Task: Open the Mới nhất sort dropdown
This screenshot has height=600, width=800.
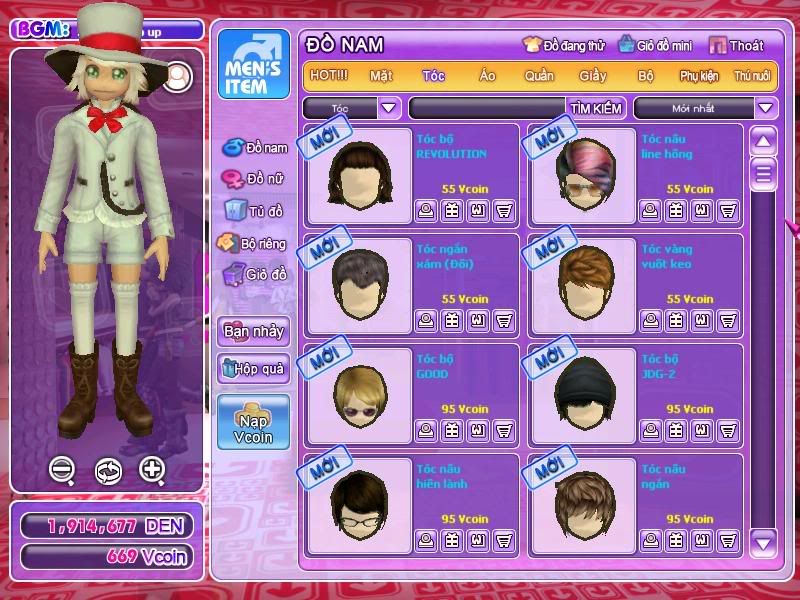Action: (766, 108)
